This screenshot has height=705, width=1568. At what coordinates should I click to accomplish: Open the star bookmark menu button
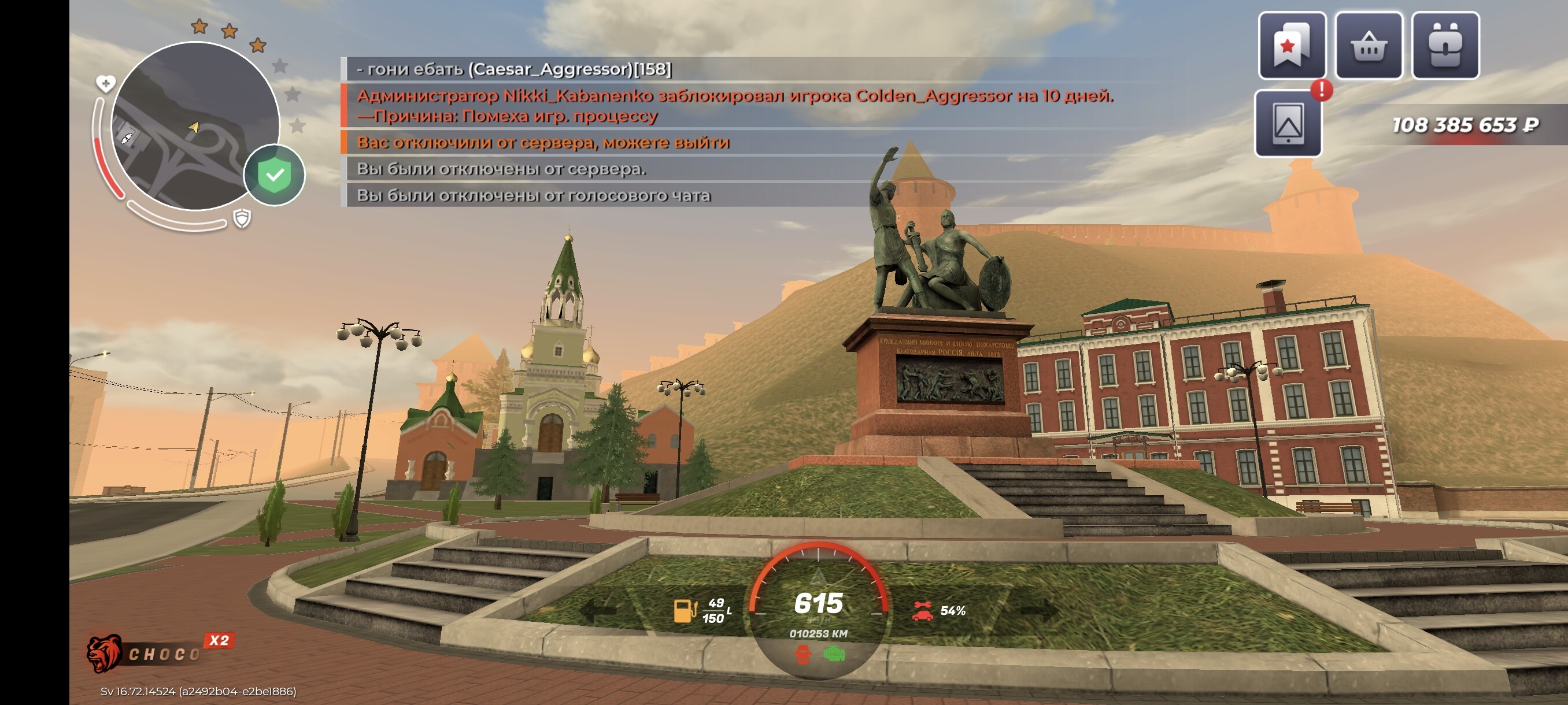pos(1292,46)
